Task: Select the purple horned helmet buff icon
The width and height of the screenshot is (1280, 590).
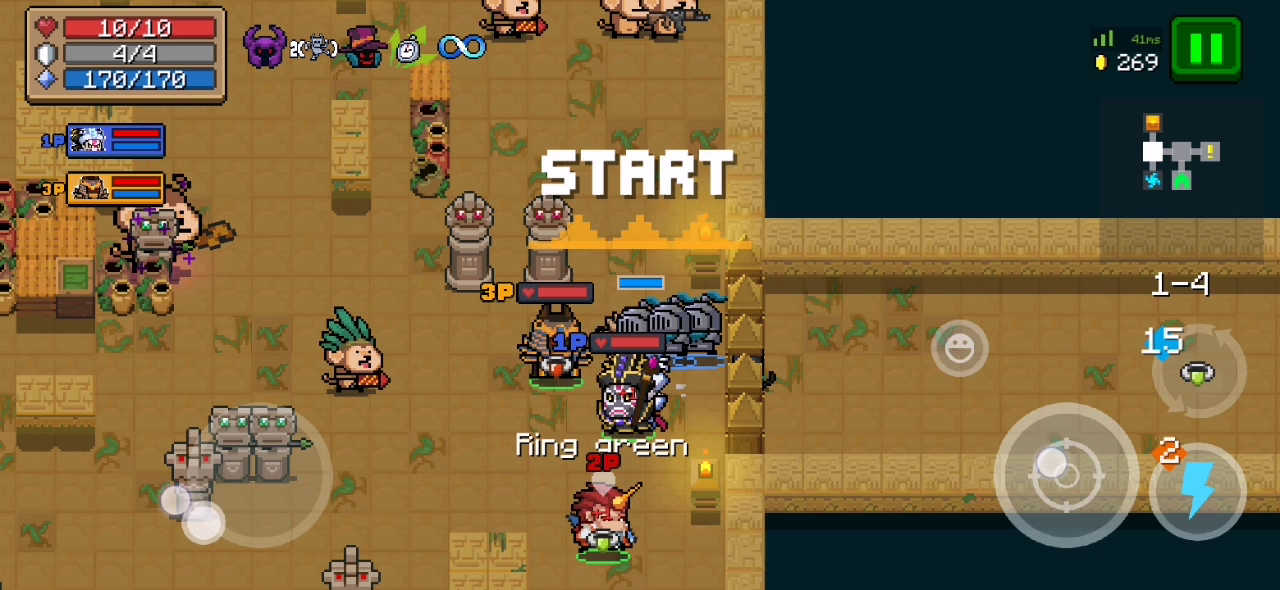Action: click(265, 47)
